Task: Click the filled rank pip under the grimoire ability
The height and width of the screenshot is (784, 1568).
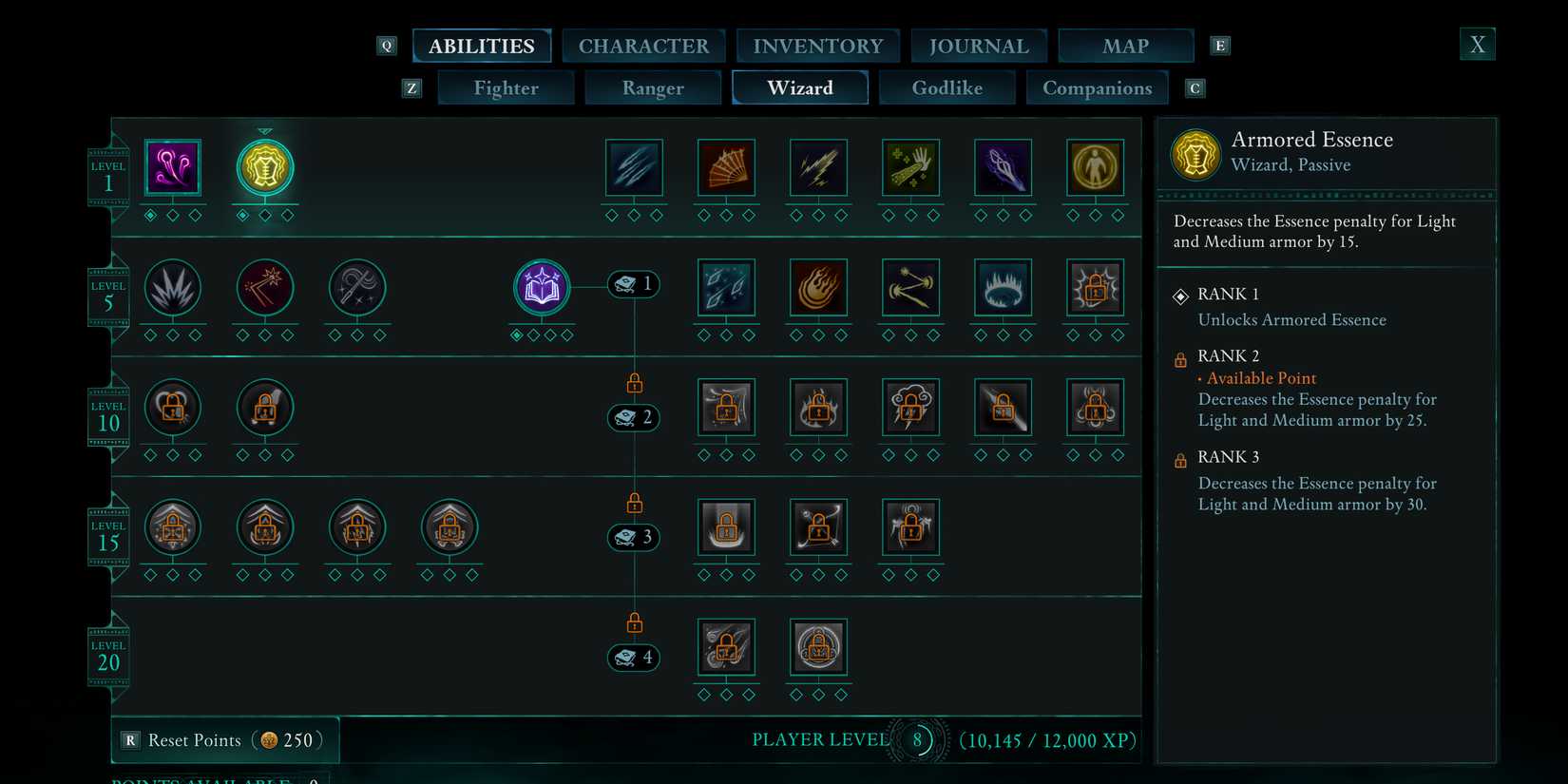Action: pyautogui.click(x=517, y=335)
